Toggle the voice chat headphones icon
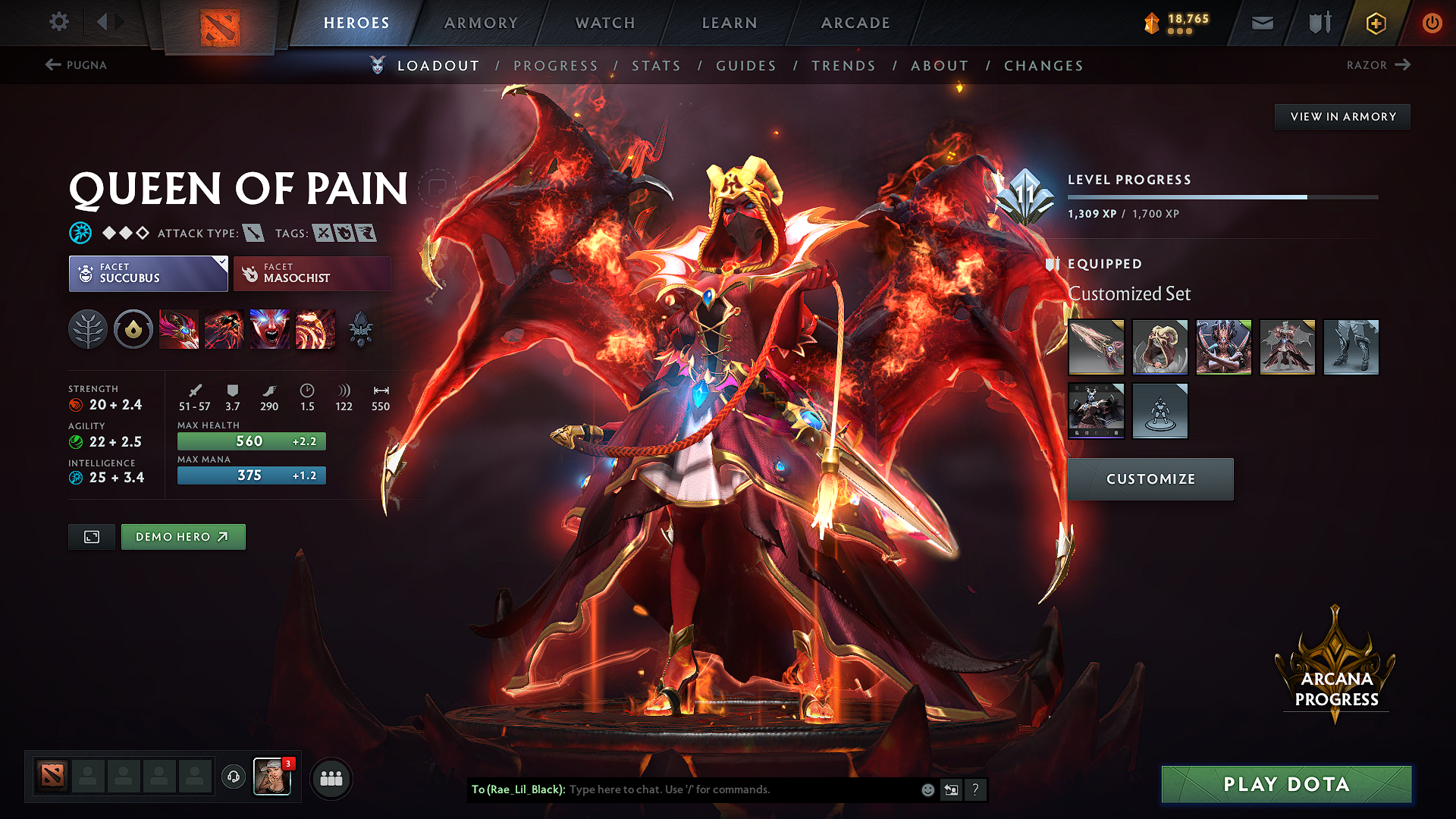This screenshot has width=1456, height=819. click(x=233, y=778)
